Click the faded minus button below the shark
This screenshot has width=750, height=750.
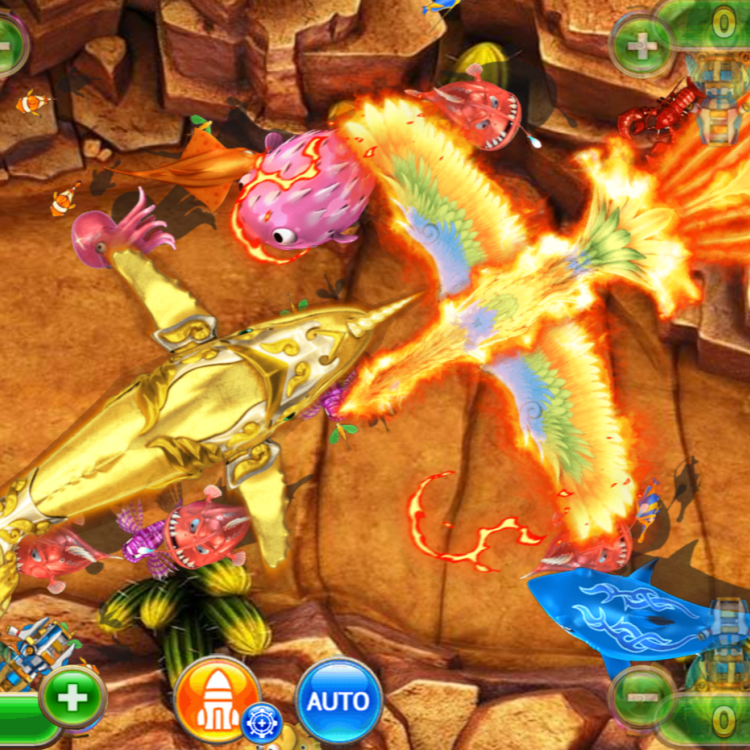pyautogui.click(x=642, y=696)
